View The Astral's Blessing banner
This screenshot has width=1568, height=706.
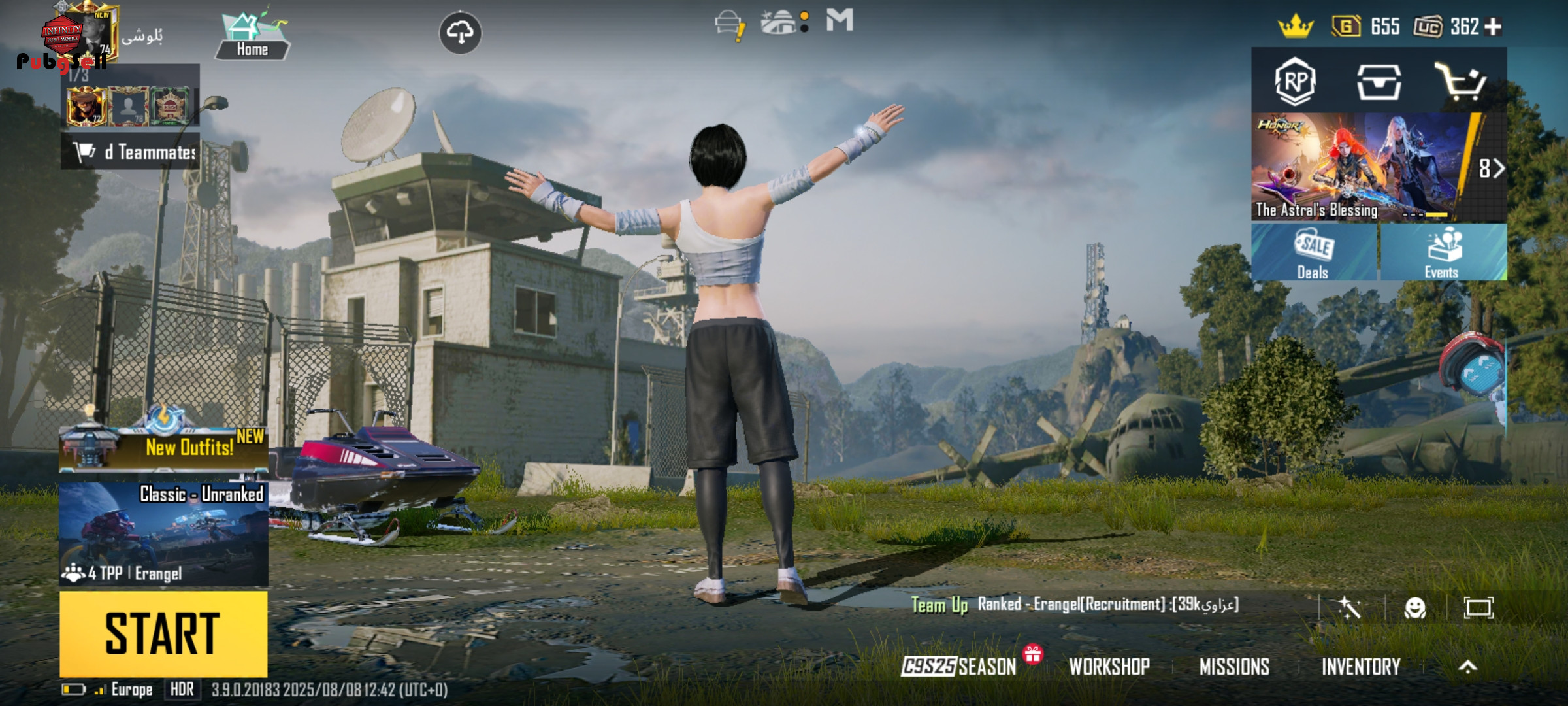(1359, 167)
